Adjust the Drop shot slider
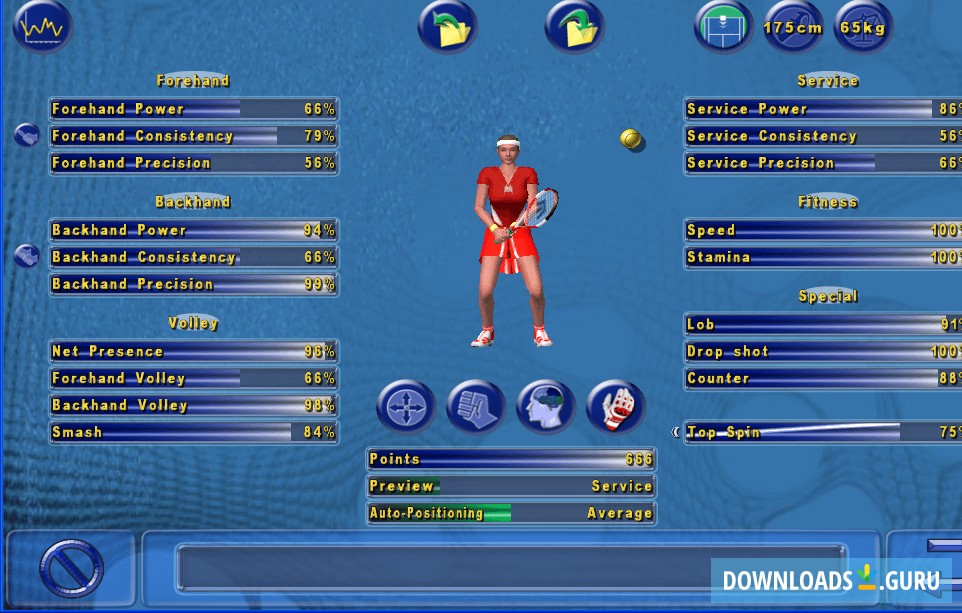This screenshot has width=962, height=613. (x=822, y=352)
